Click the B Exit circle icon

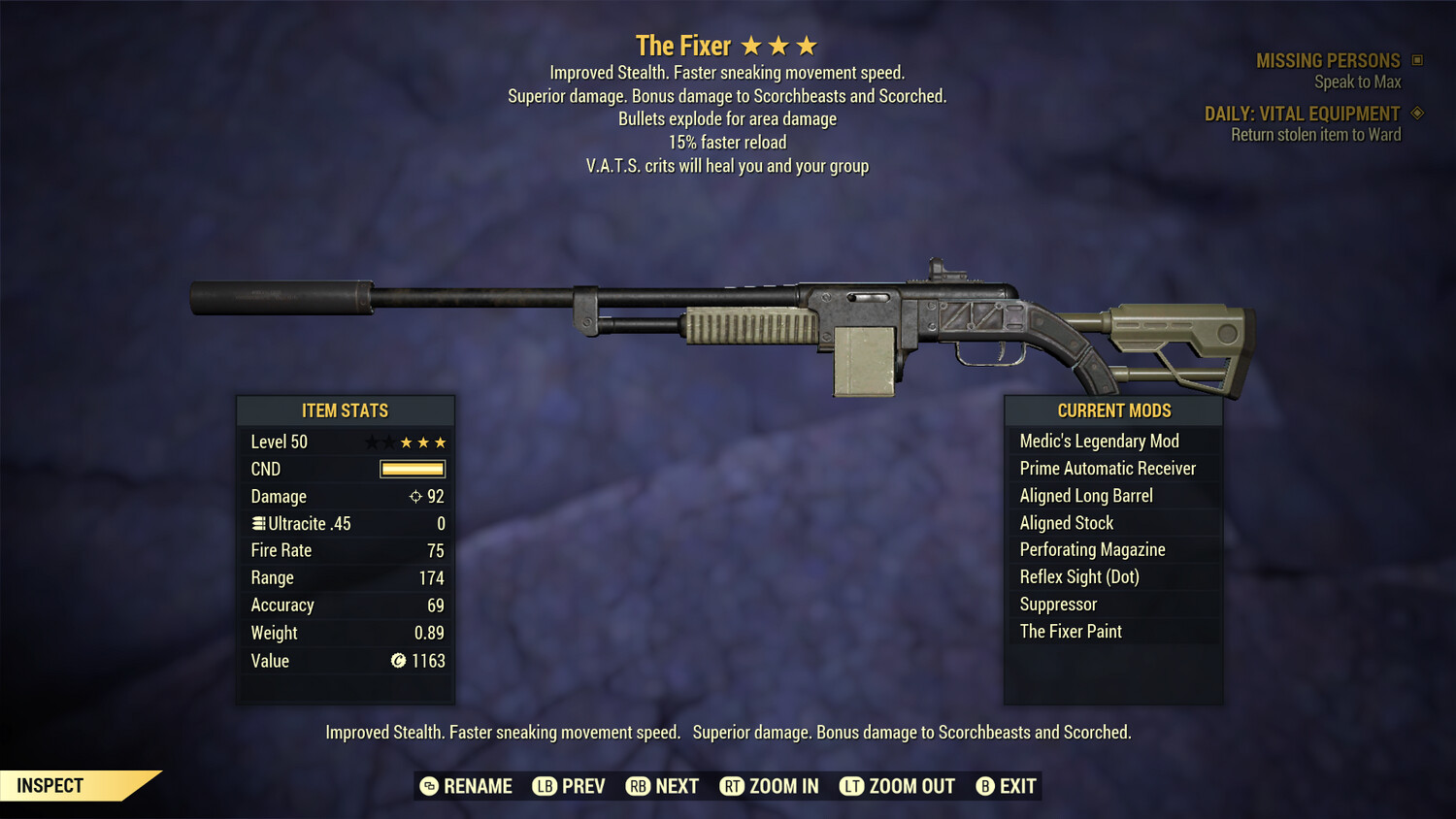(x=984, y=786)
